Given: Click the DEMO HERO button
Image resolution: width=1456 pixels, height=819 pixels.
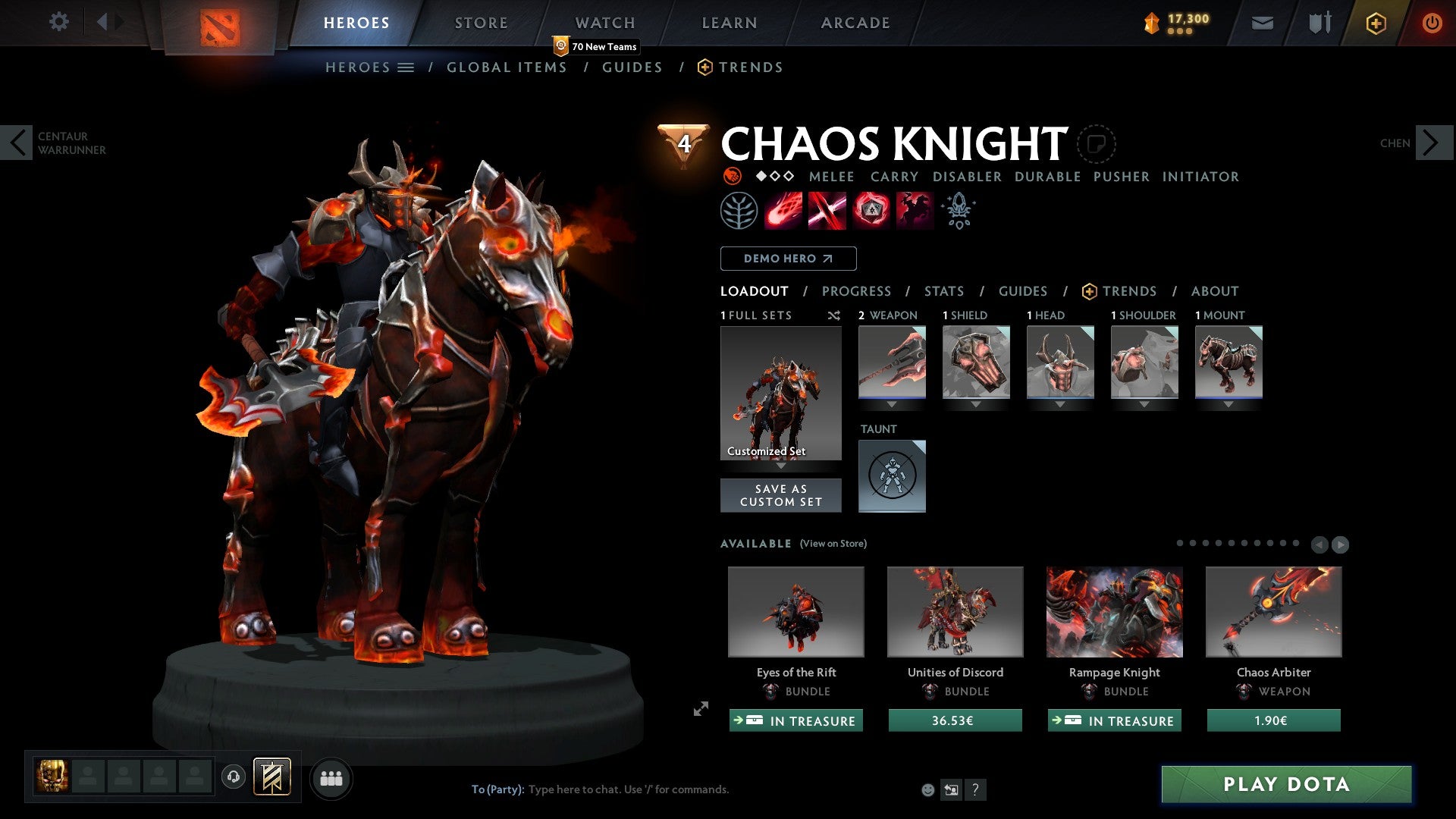Looking at the screenshot, I should coord(787,259).
